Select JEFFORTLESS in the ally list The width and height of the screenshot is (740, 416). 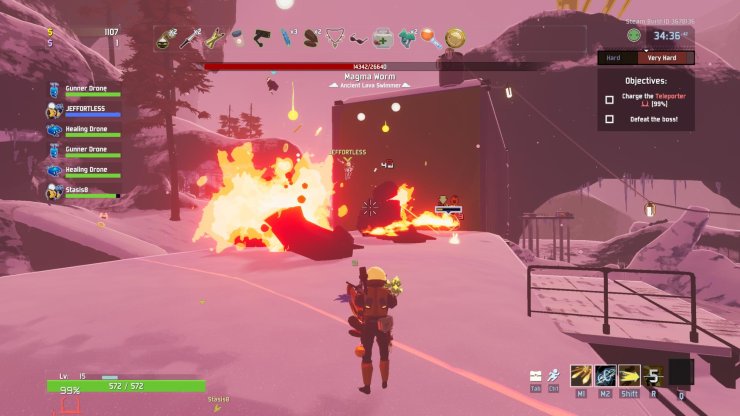tap(85, 111)
